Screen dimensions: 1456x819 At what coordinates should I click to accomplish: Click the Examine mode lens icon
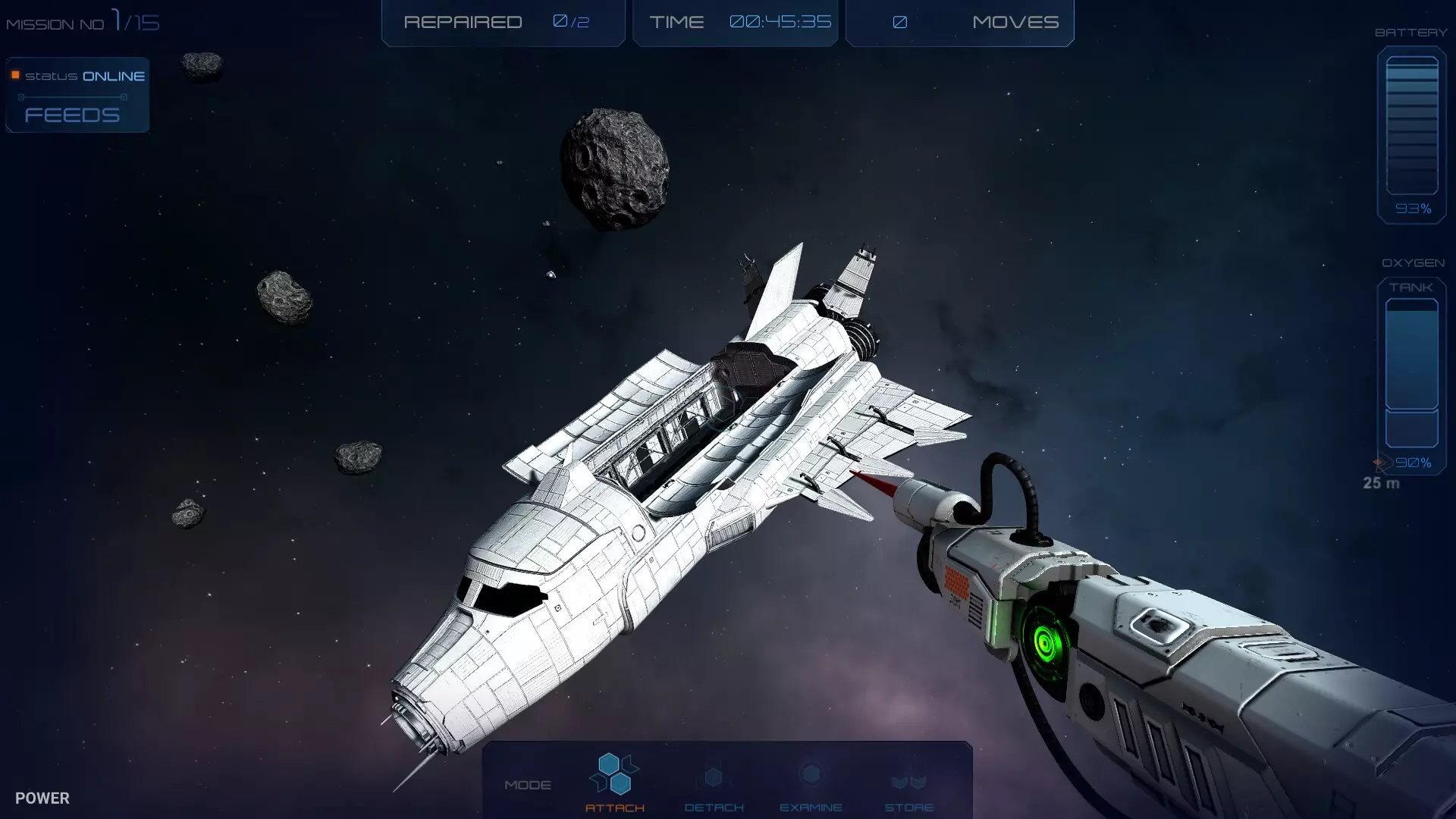(x=812, y=775)
